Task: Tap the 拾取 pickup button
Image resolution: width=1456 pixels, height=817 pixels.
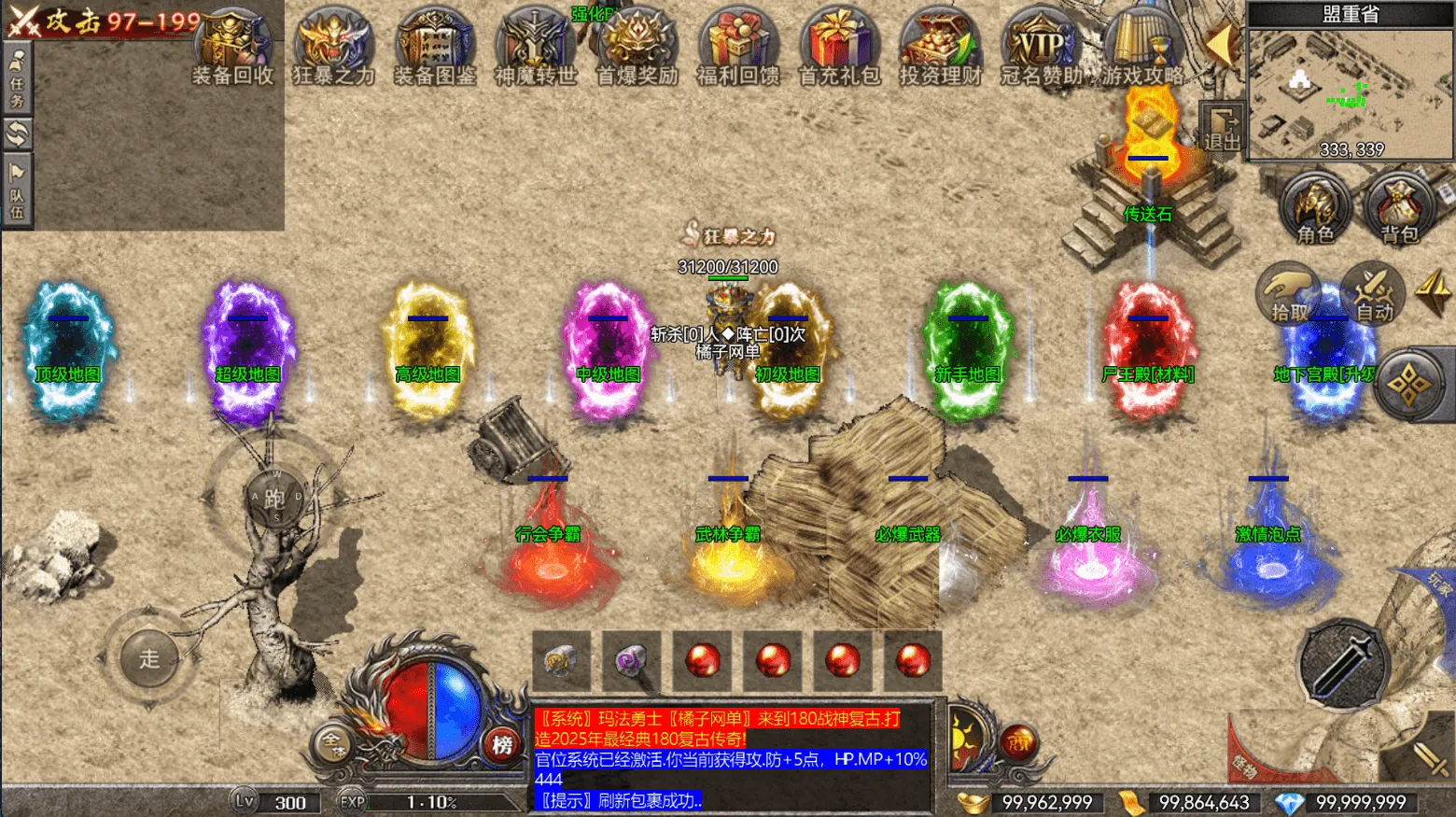Action: pyautogui.click(x=1290, y=293)
